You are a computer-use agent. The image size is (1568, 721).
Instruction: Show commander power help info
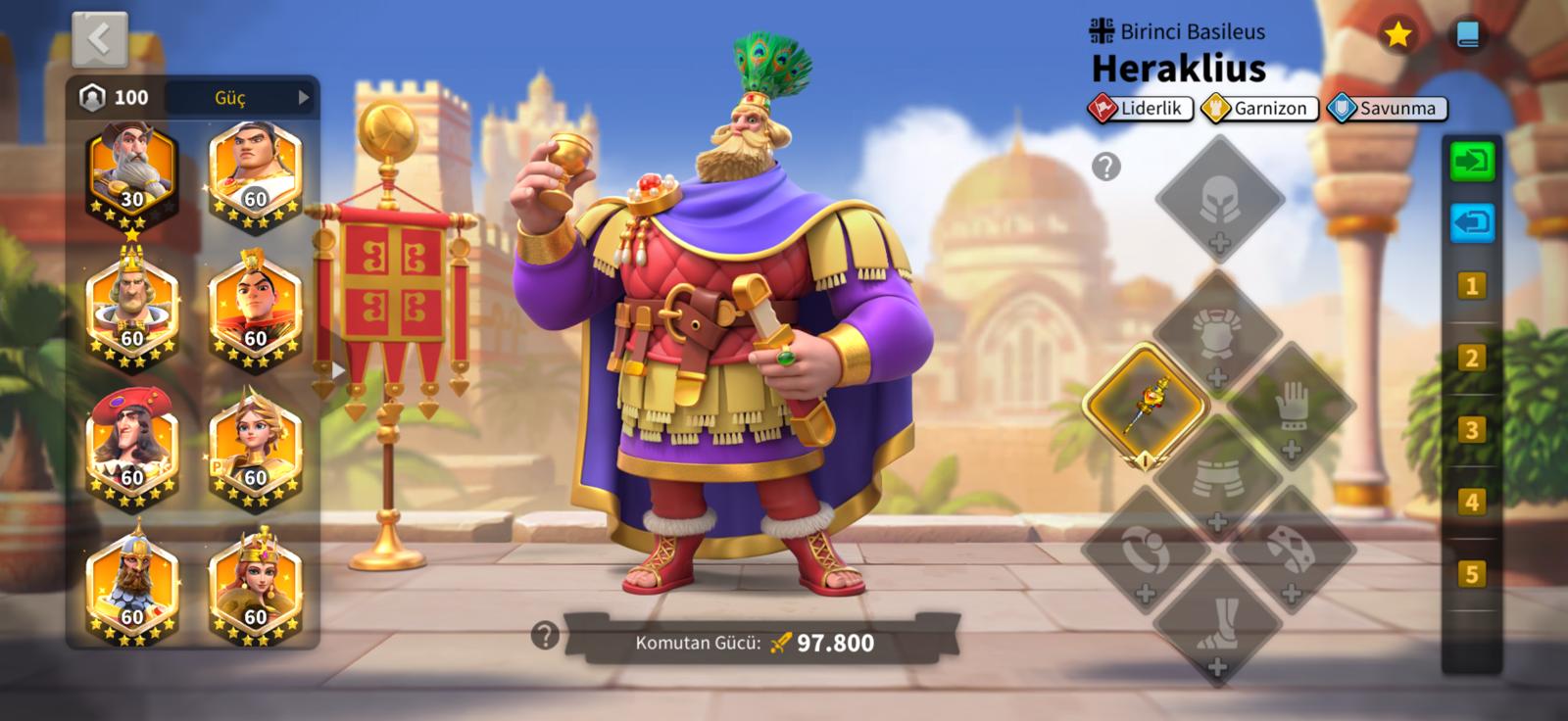coord(545,637)
